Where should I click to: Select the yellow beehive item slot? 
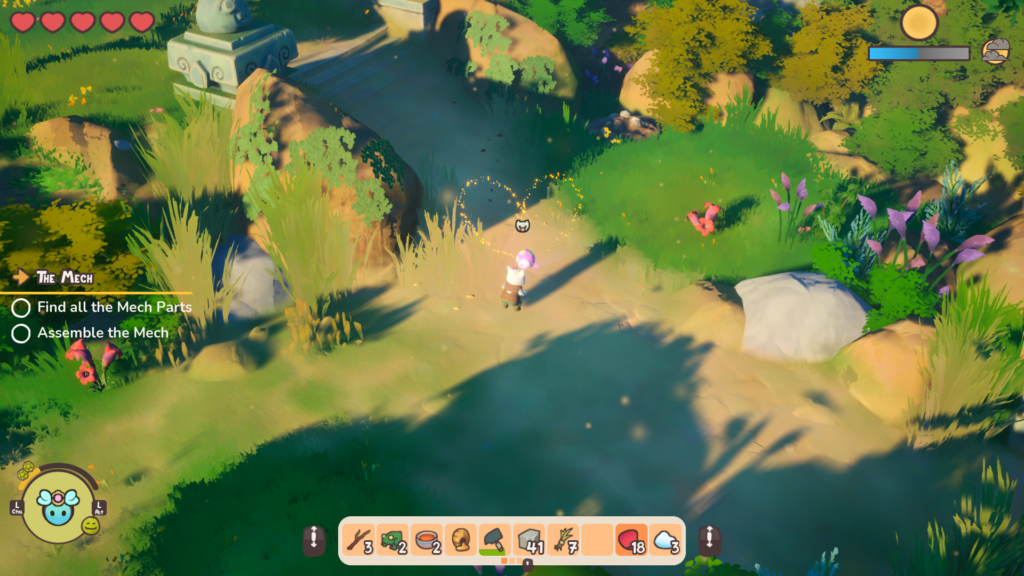[461, 541]
